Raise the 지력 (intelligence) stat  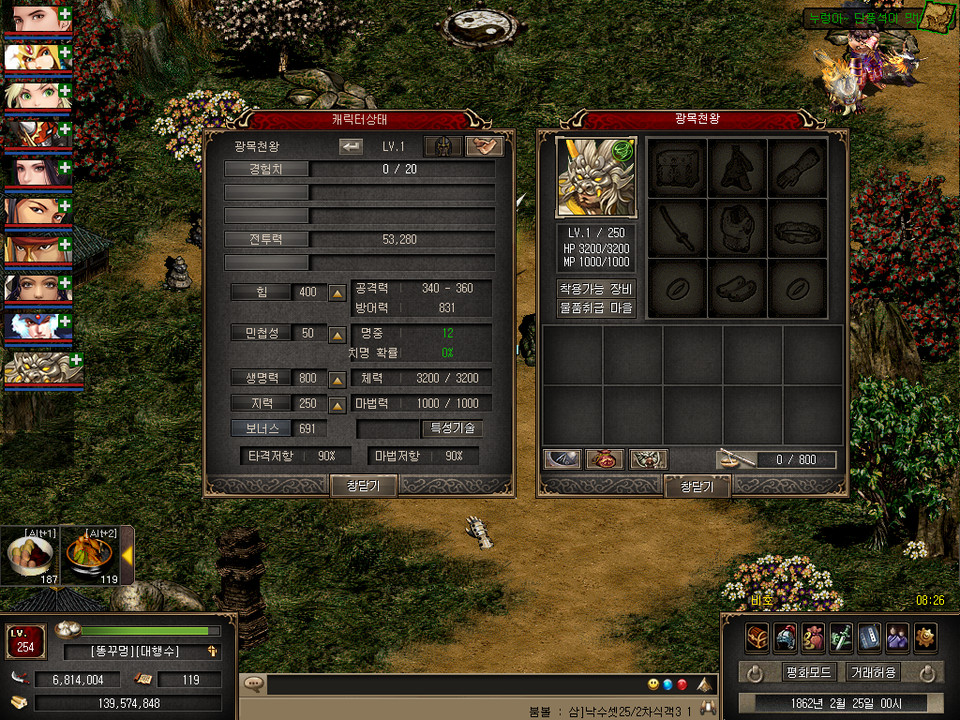(338, 404)
